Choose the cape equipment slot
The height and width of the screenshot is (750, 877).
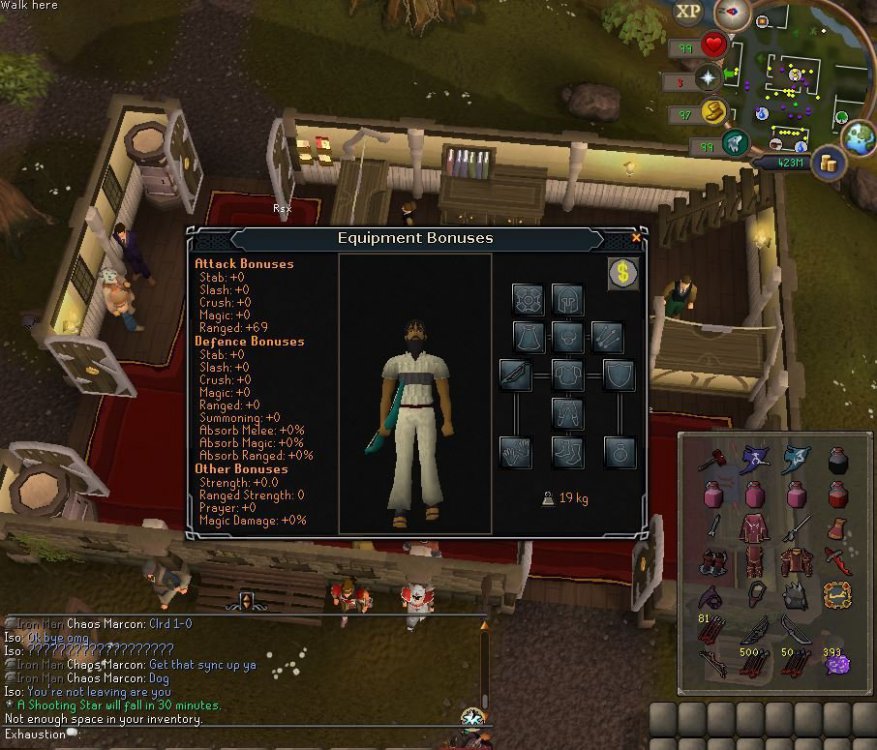(x=529, y=337)
